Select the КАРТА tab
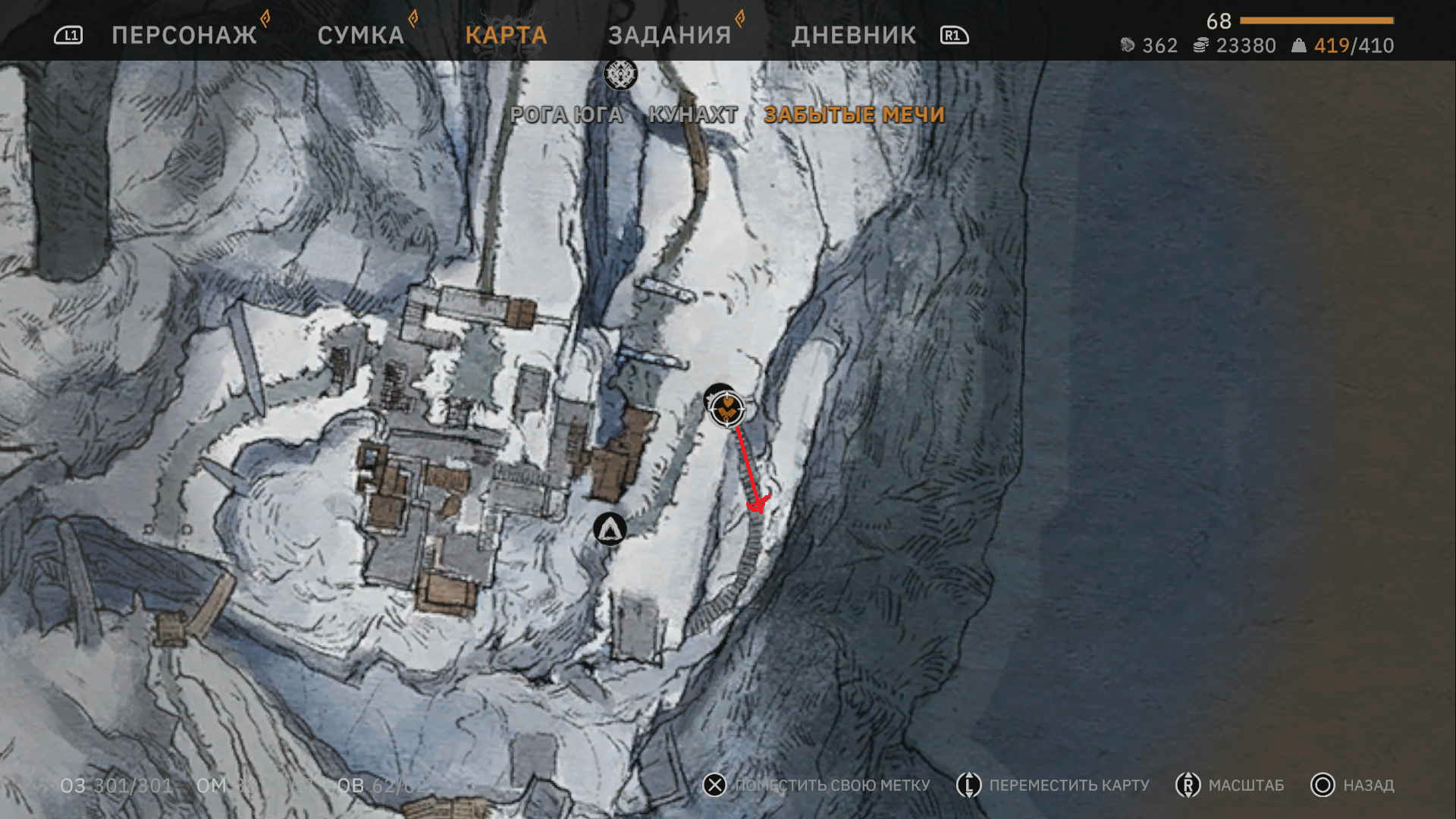1456x819 pixels. tap(506, 35)
